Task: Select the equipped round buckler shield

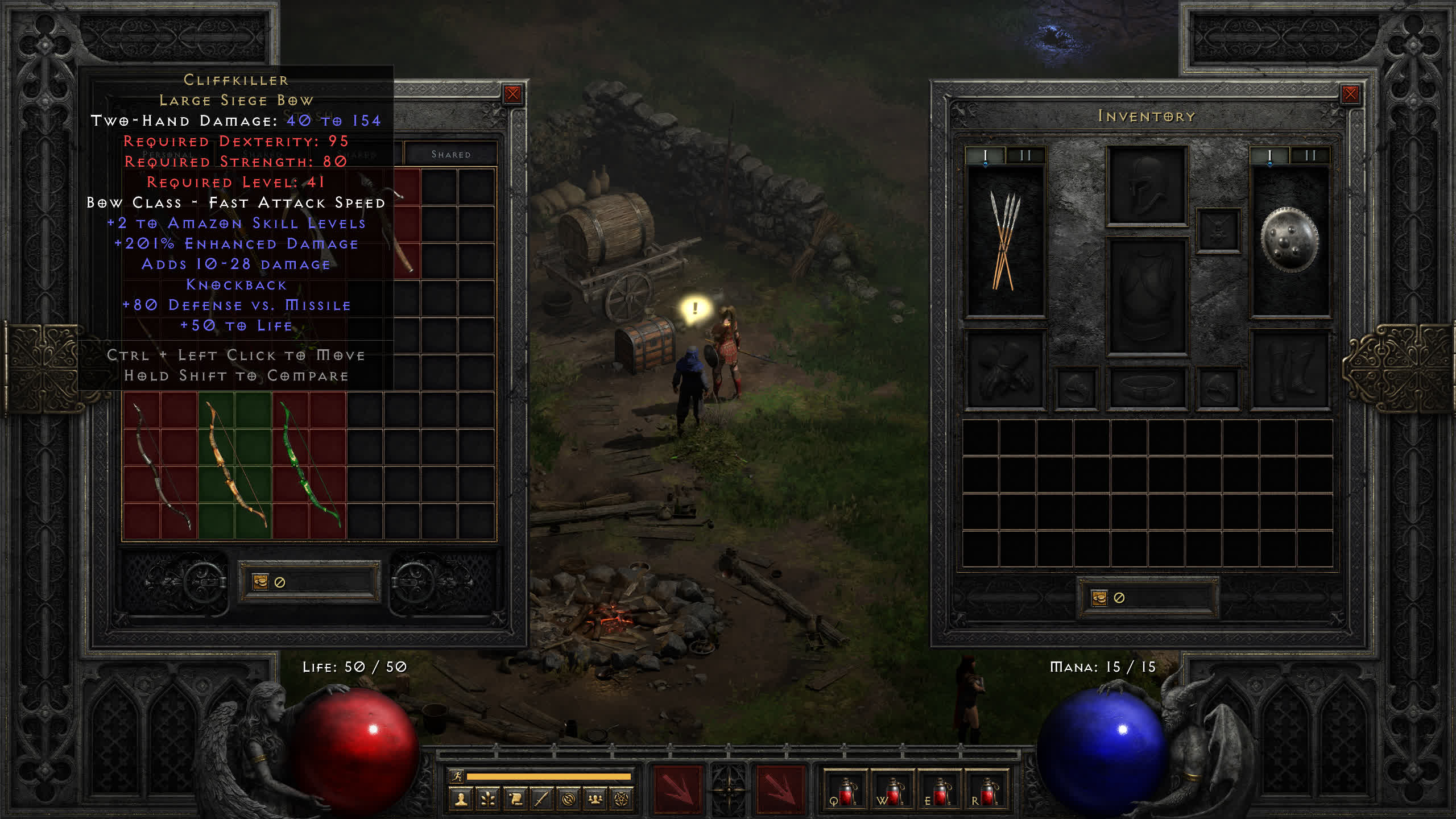Action: (1289, 240)
